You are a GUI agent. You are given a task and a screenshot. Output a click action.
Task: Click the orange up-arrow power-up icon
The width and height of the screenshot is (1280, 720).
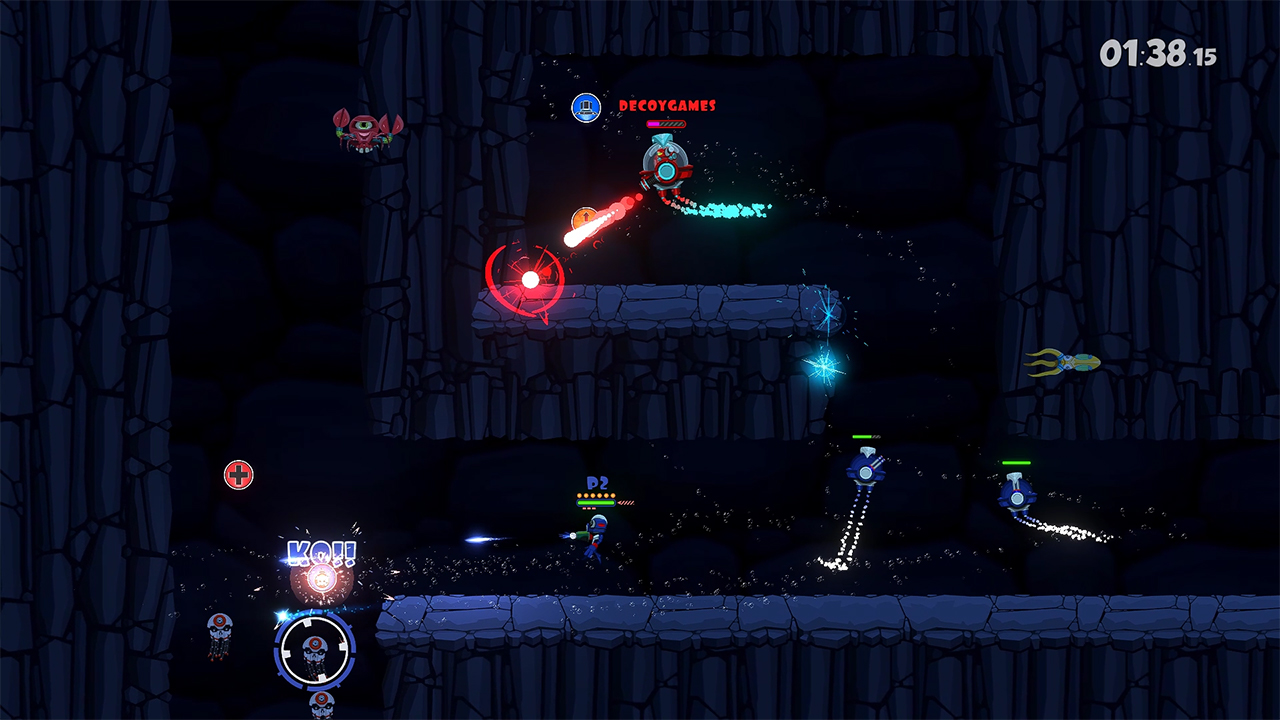[x=586, y=216]
